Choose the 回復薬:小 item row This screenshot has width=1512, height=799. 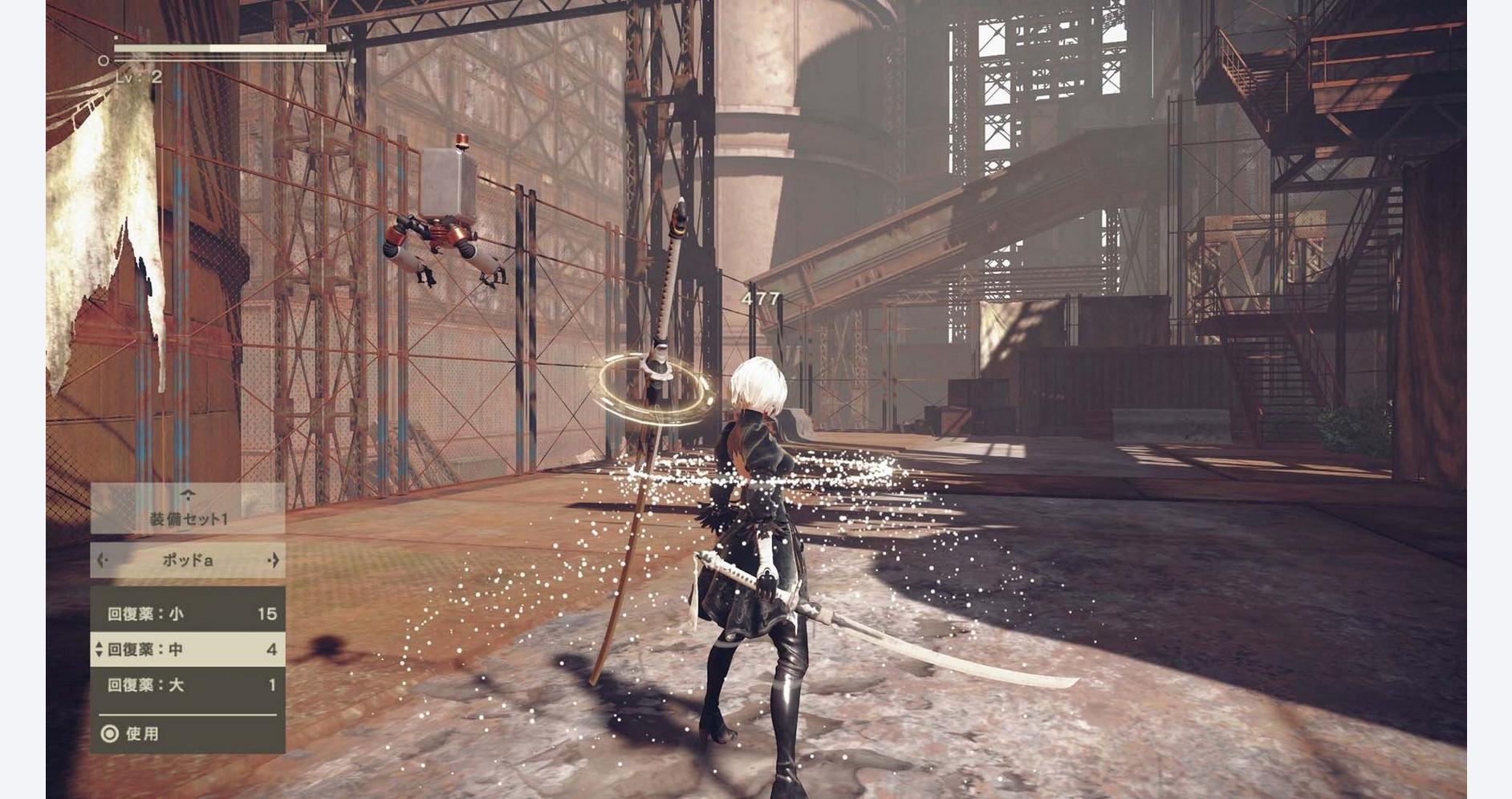[188, 614]
